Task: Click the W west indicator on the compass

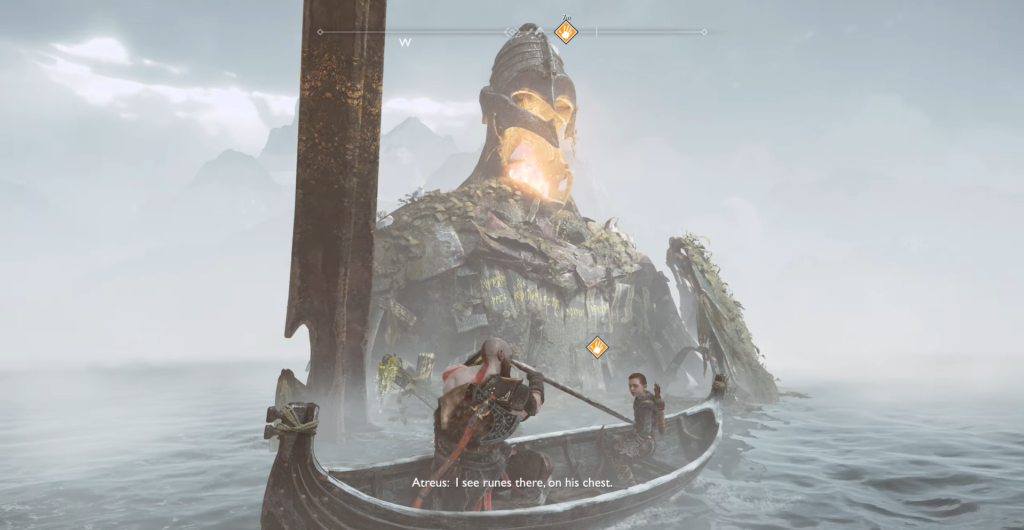Action: click(405, 43)
